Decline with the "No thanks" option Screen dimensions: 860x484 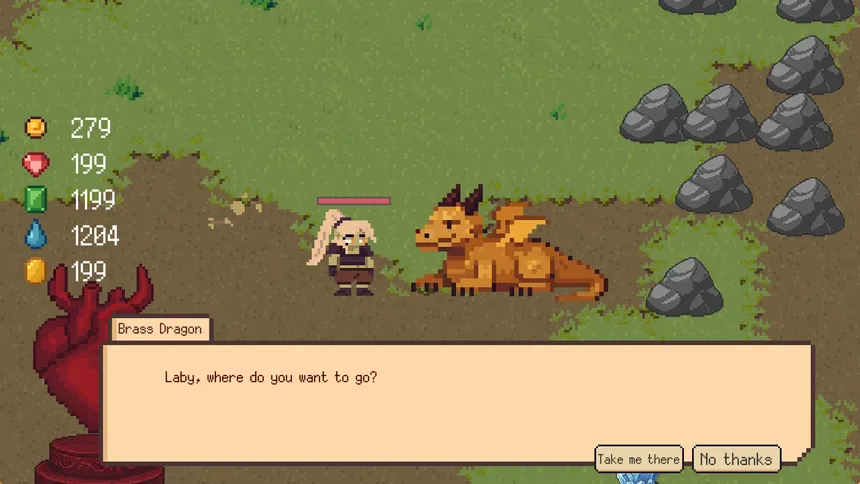point(736,459)
